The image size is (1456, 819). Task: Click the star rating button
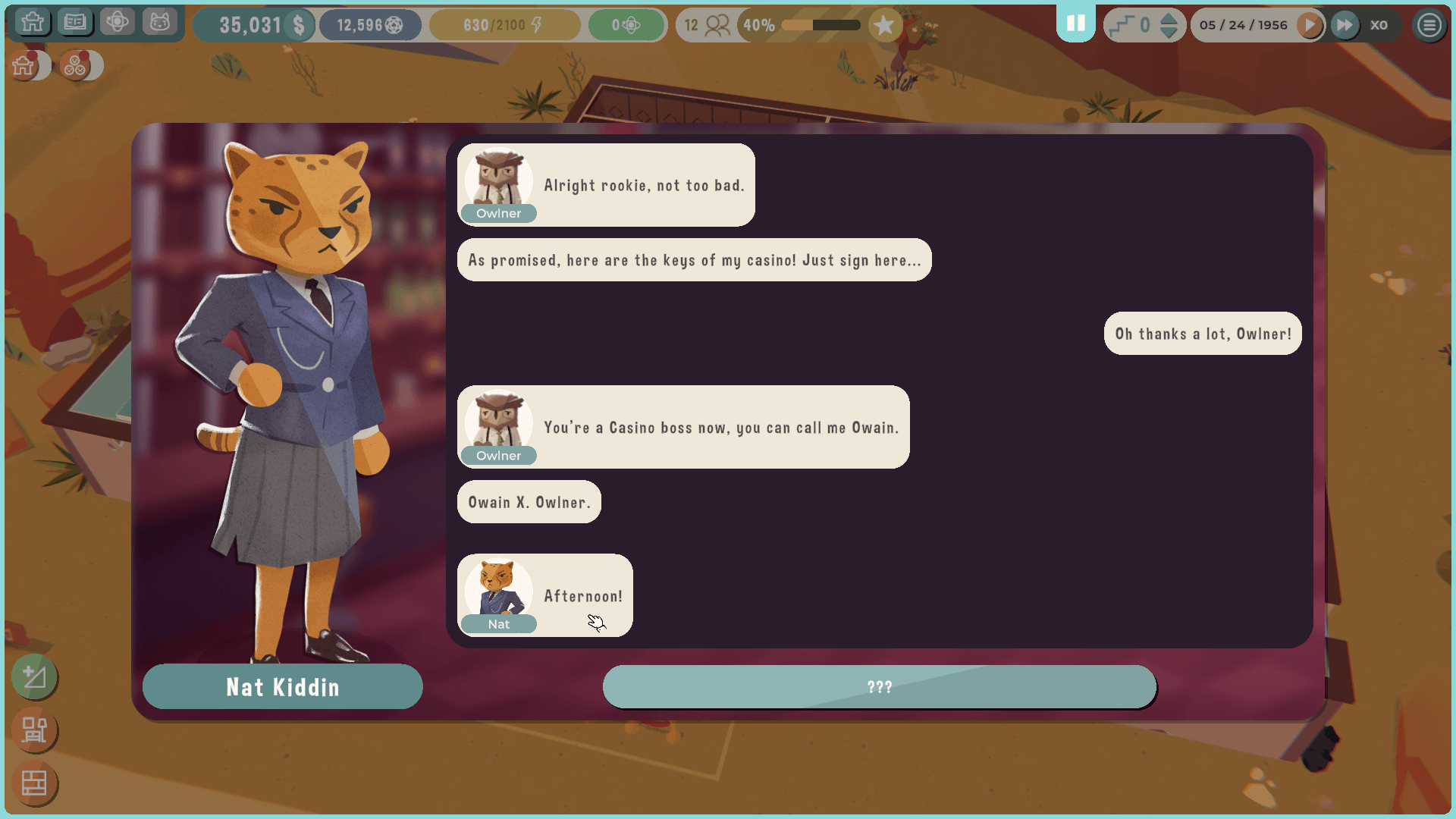(x=883, y=25)
